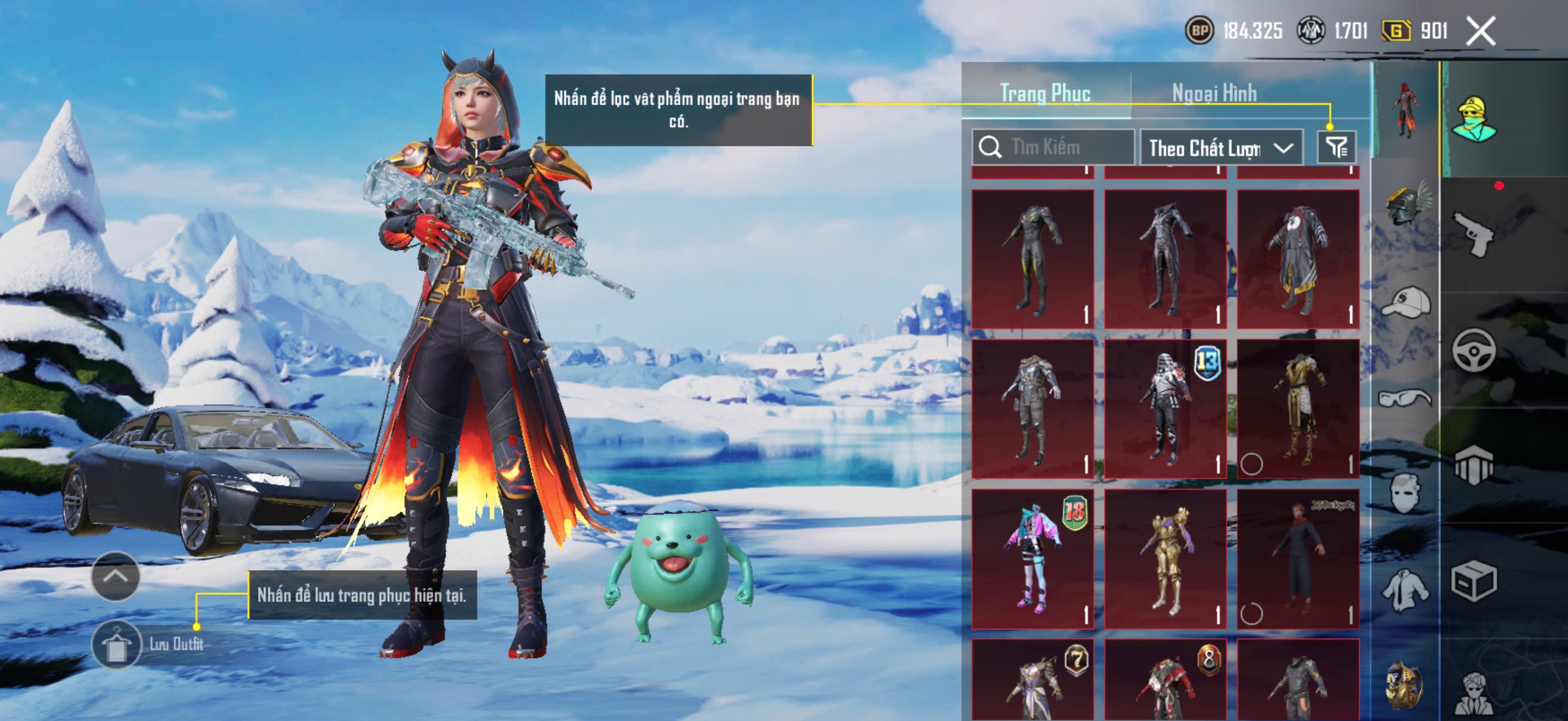Show the cap headwear category

click(1406, 303)
